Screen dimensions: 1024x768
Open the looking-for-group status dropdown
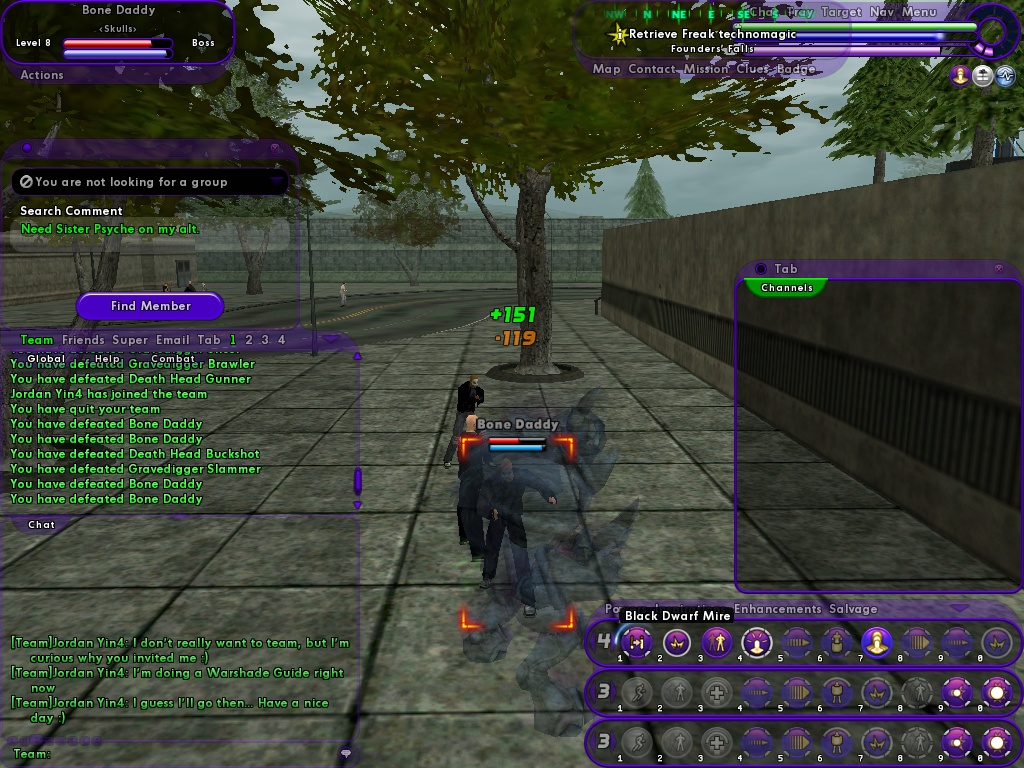point(276,182)
